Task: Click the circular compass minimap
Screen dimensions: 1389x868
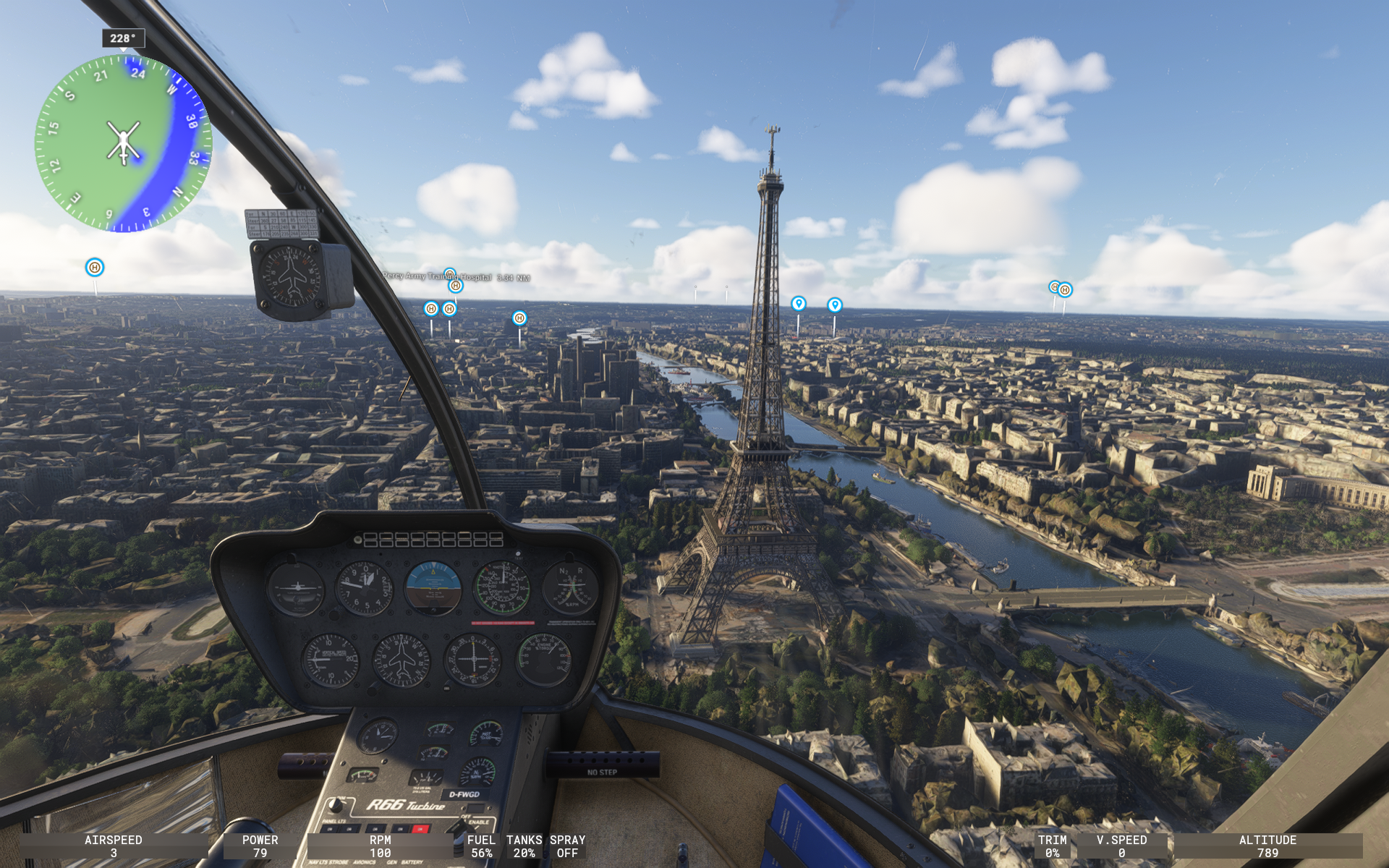Action: (x=123, y=142)
